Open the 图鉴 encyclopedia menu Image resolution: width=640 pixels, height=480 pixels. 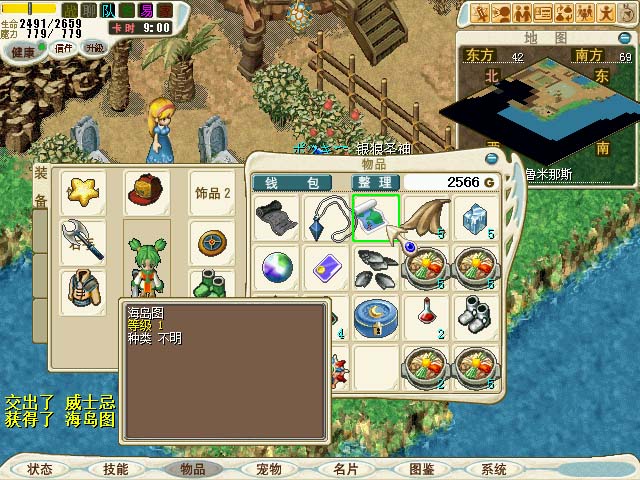[421, 469]
